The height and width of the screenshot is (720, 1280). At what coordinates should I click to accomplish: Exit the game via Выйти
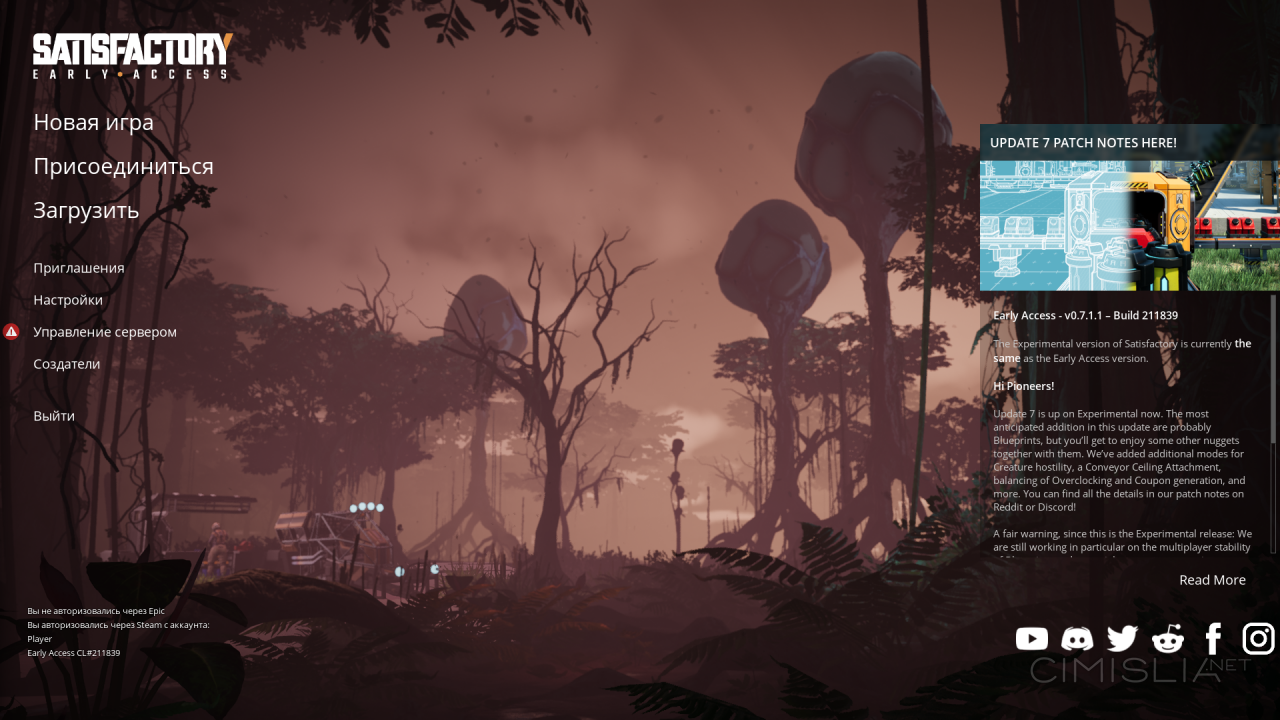(x=54, y=416)
